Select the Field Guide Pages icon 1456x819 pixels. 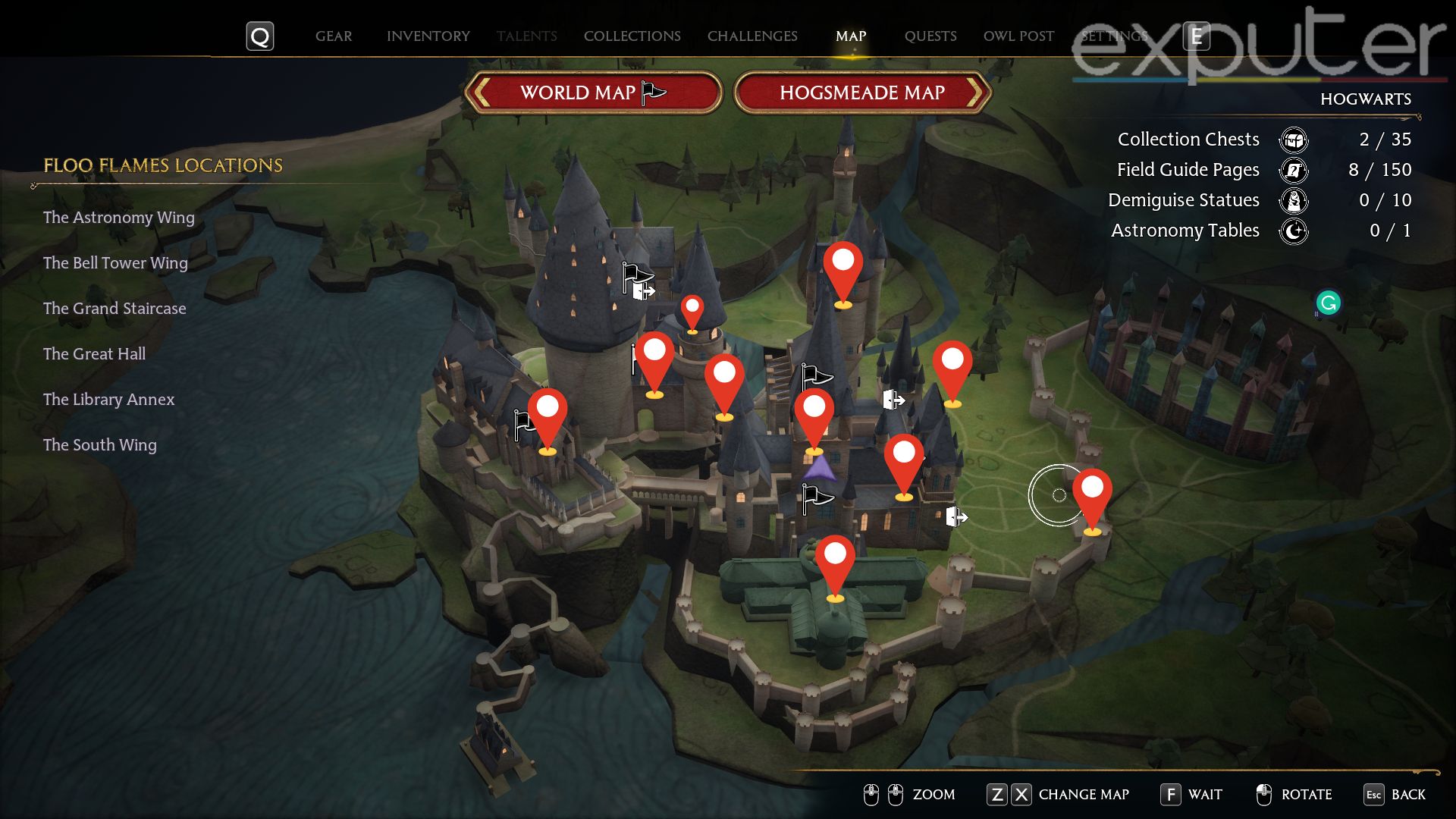click(1294, 170)
